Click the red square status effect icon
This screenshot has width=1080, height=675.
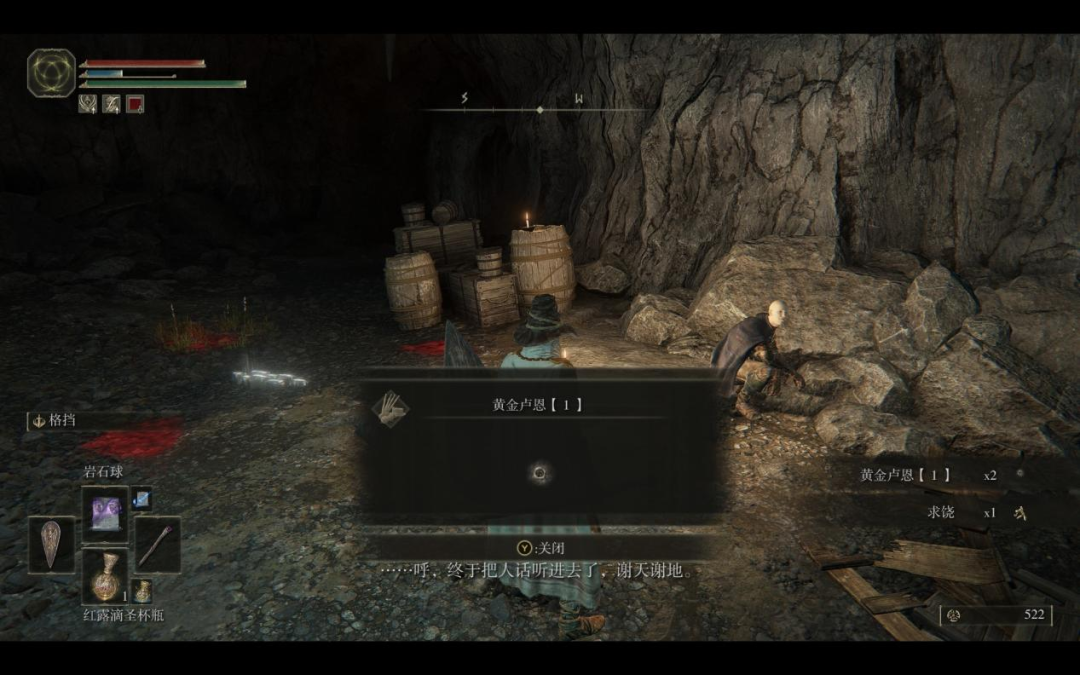(x=135, y=103)
